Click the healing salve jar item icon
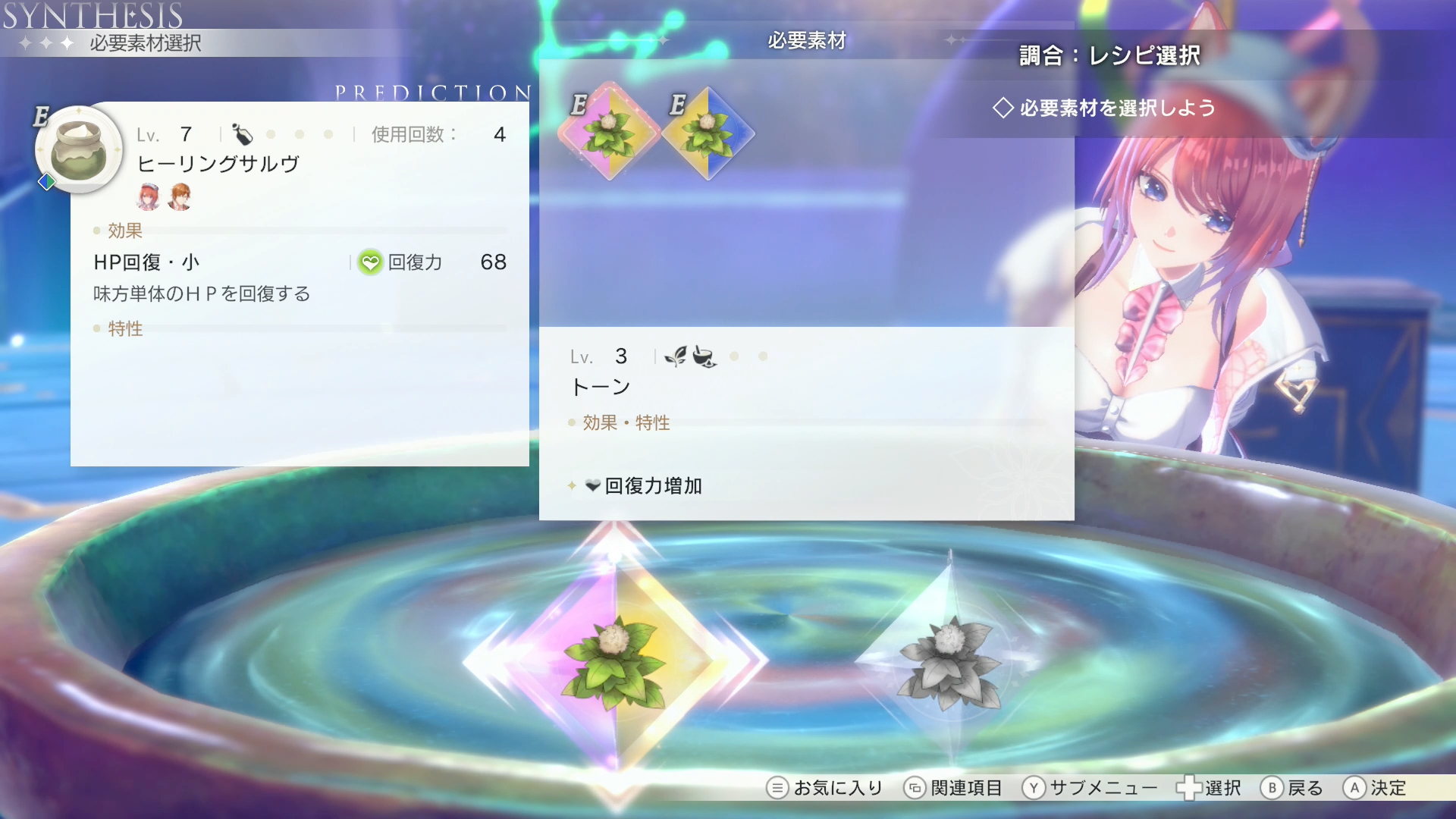 (x=80, y=148)
